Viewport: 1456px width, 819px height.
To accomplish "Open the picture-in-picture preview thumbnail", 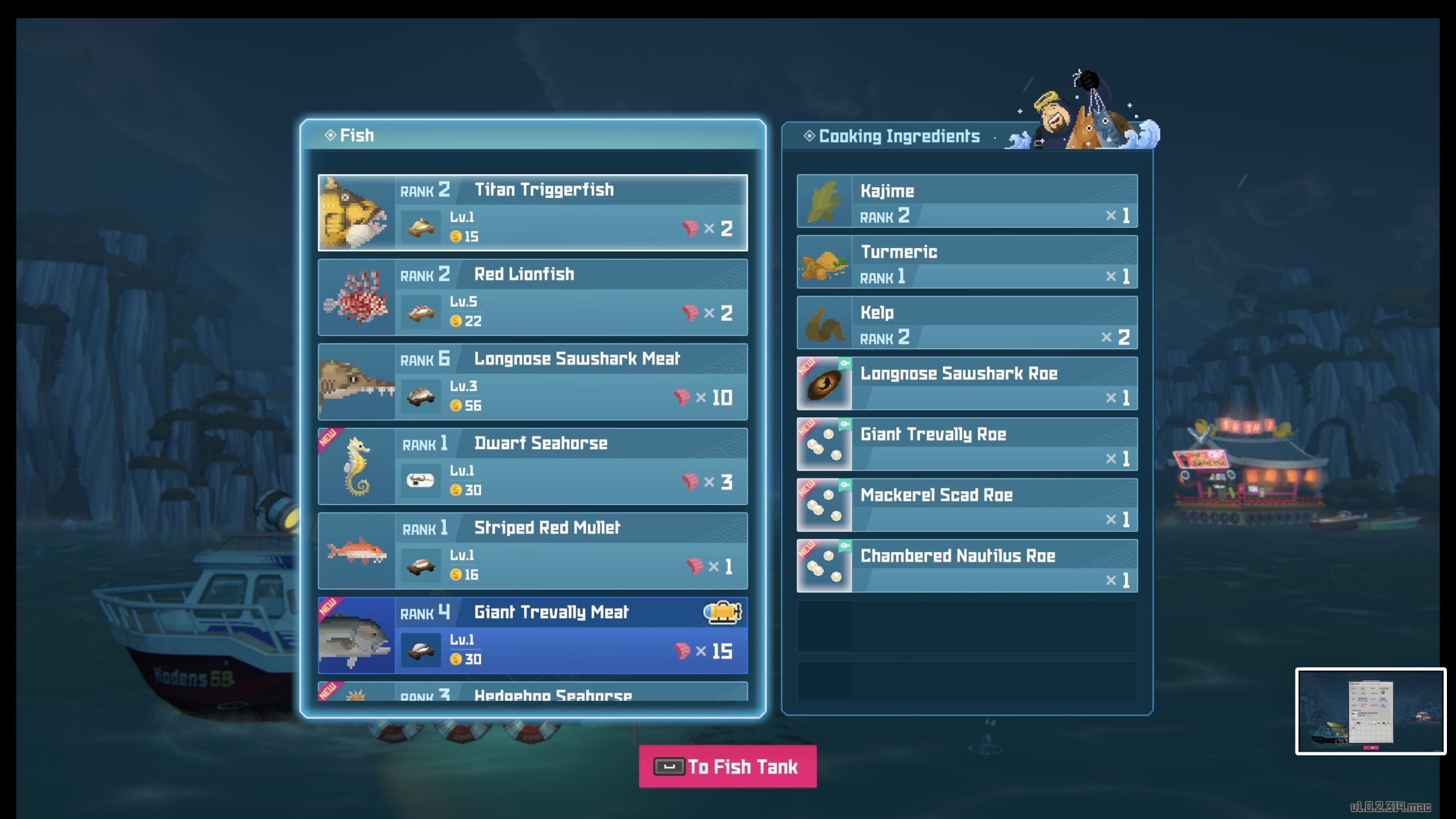I will [x=1371, y=712].
